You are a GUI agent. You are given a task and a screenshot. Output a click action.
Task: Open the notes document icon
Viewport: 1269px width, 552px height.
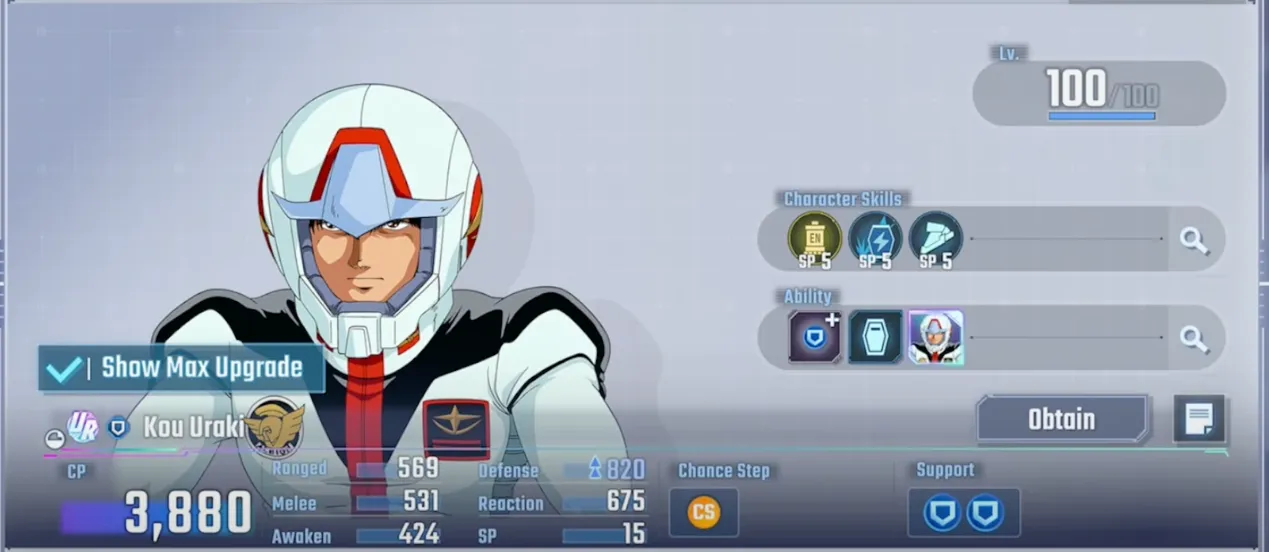point(1200,420)
